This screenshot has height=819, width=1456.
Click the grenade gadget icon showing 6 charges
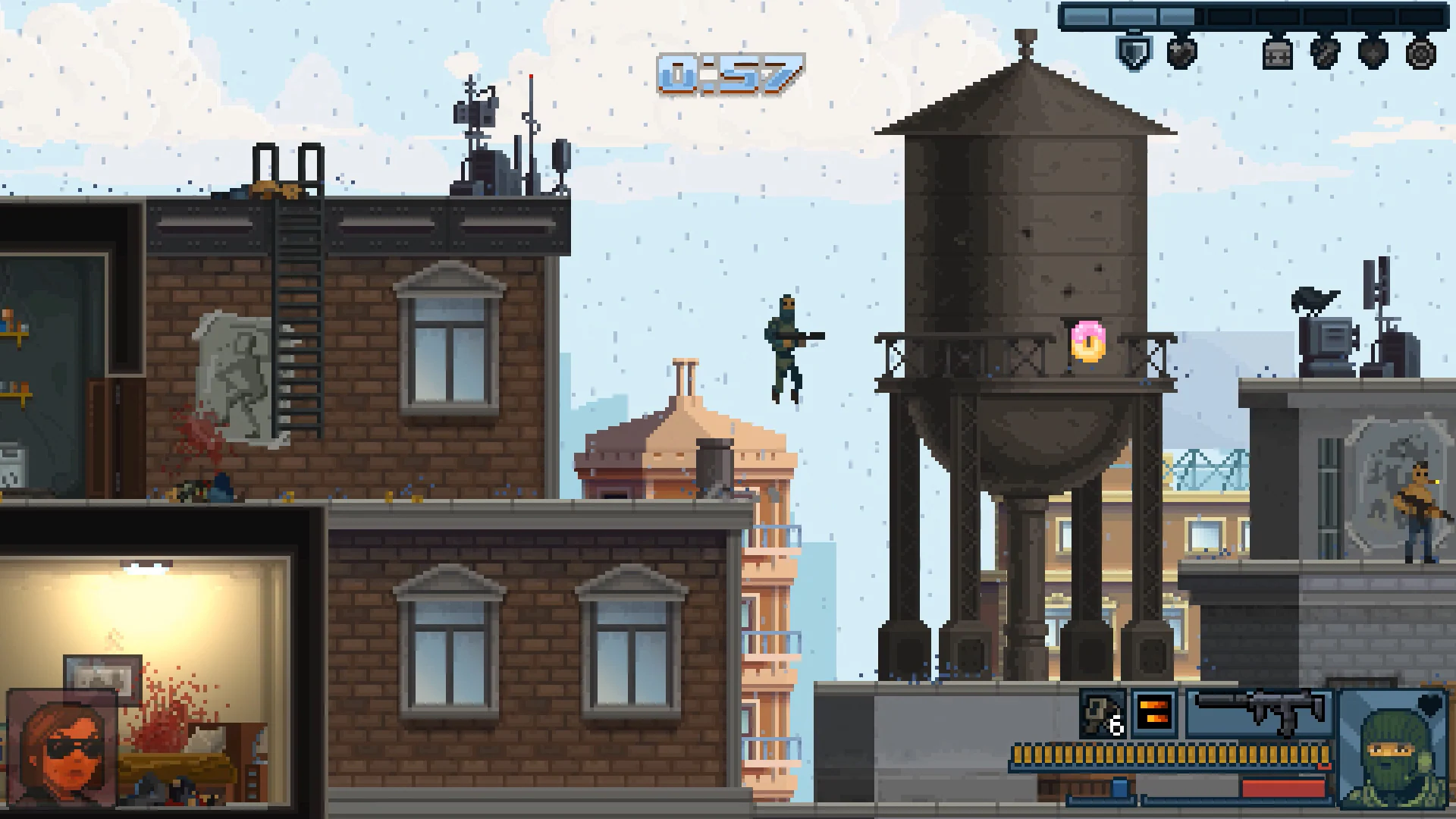pyautogui.click(x=1101, y=711)
